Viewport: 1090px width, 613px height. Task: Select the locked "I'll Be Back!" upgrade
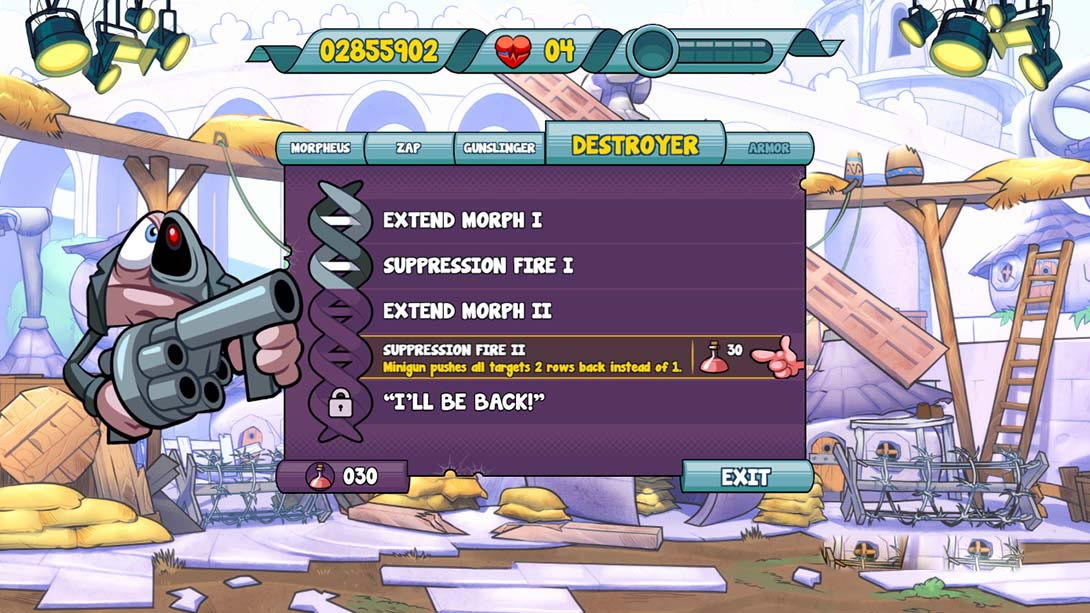pos(462,402)
